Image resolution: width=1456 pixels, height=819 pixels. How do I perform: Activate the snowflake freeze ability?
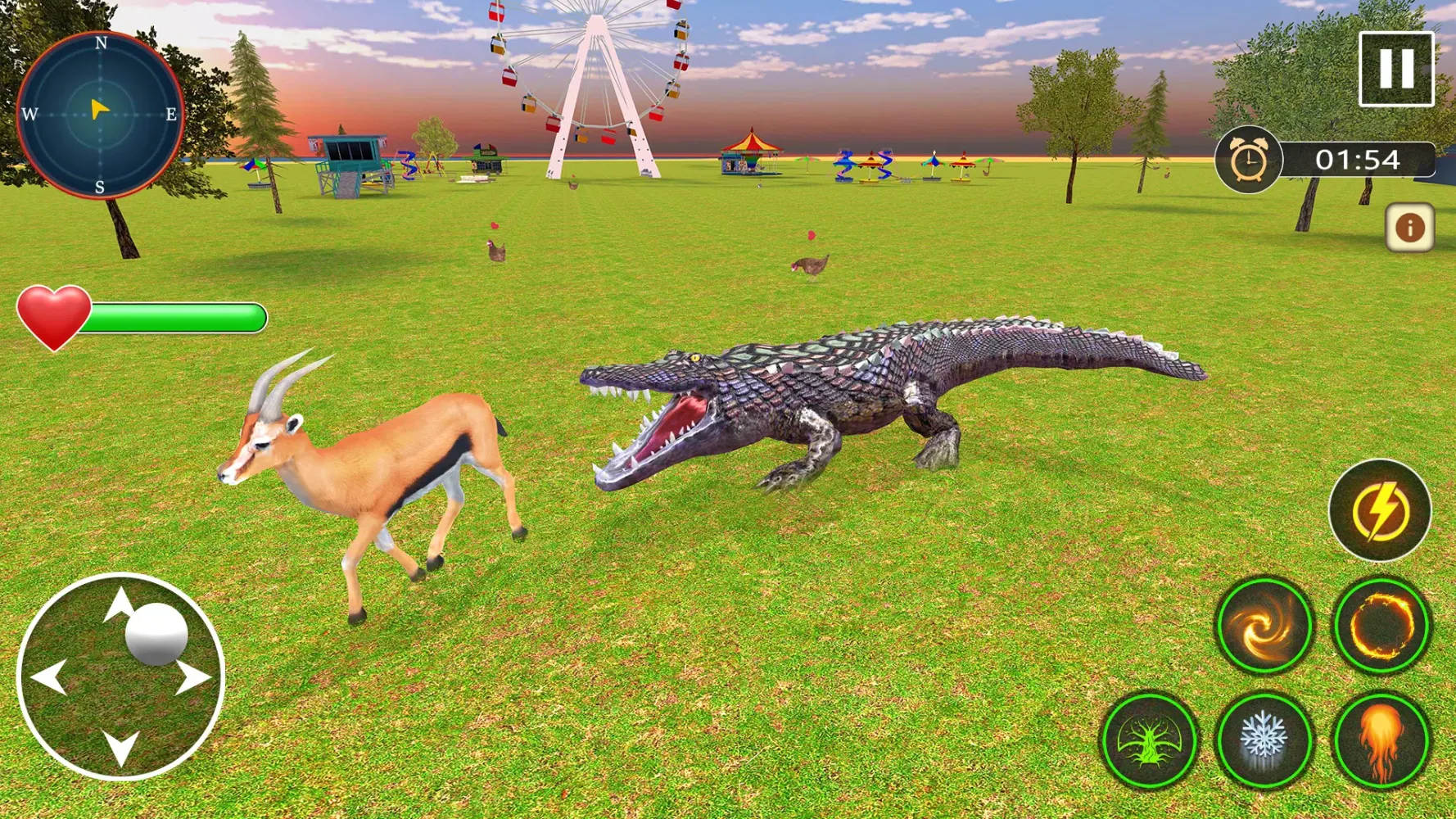click(1265, 741)
